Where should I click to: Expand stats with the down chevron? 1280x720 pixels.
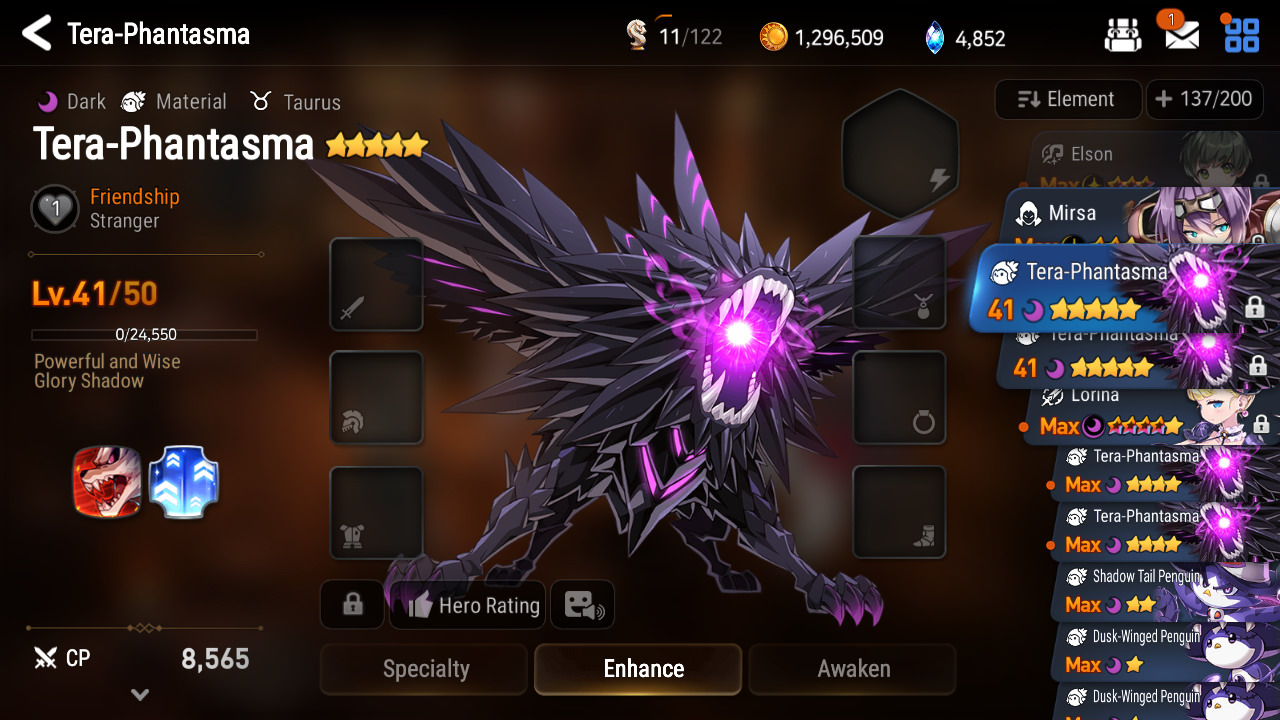click(x=140, y=694)
